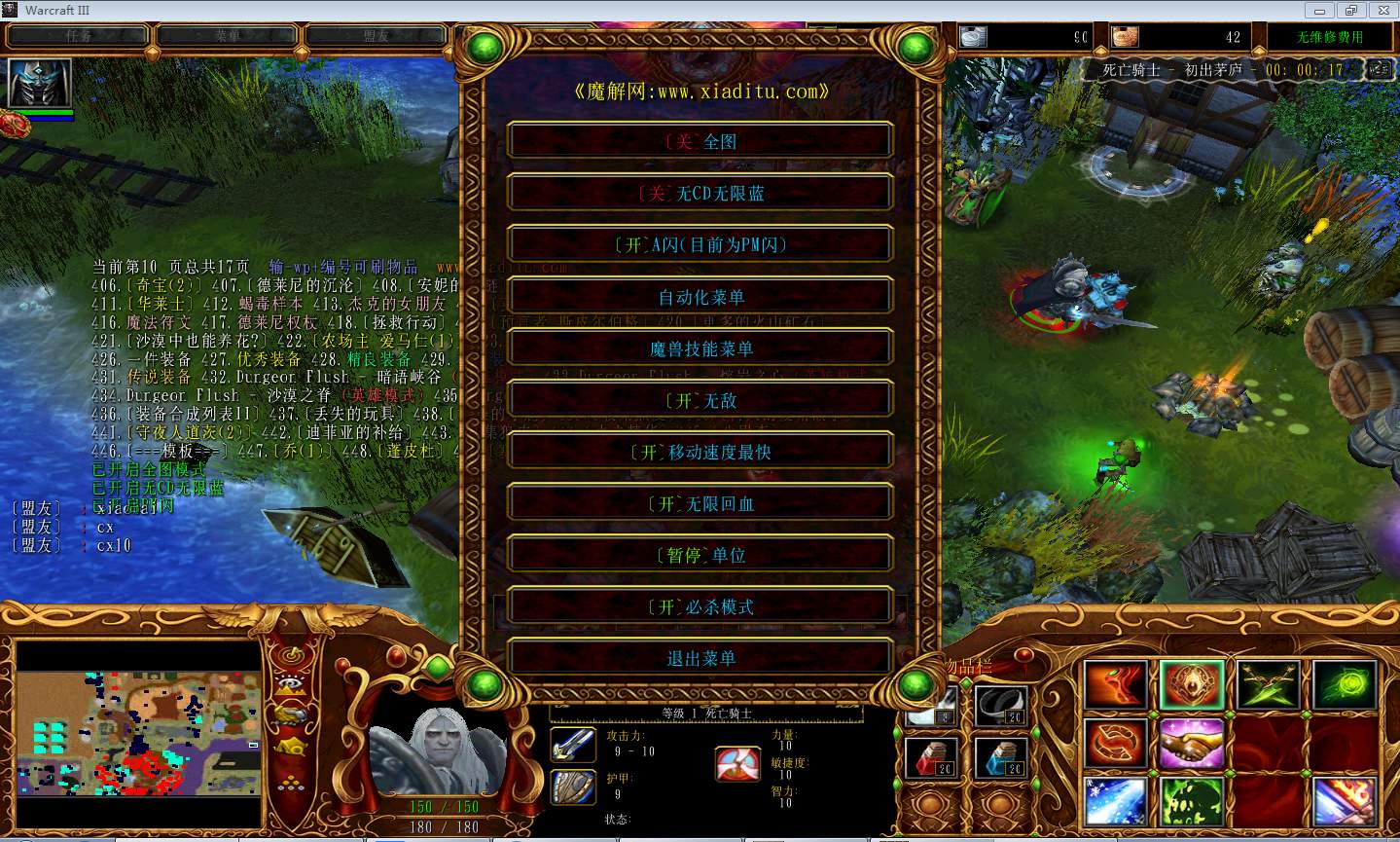1400x842 pixels.
Task: Select the A闪 blink option
Action: point(700,244)
